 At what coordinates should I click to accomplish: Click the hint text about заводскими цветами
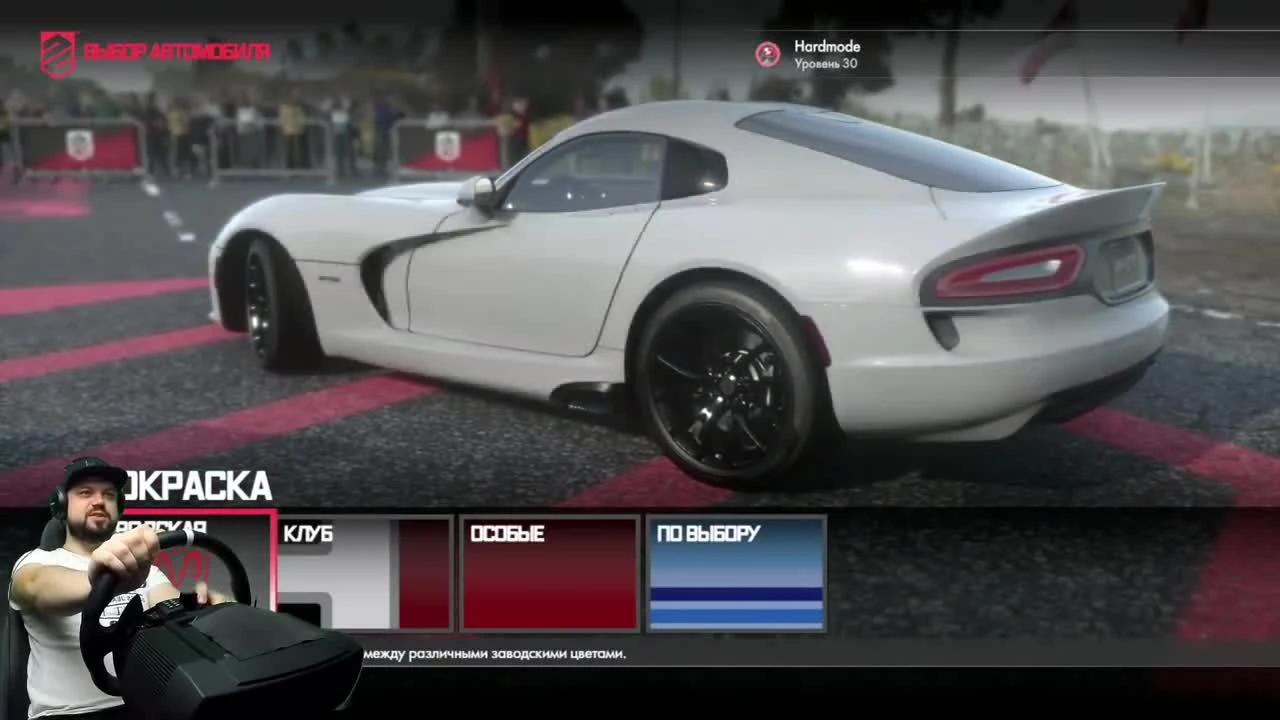tap(495, 653)
